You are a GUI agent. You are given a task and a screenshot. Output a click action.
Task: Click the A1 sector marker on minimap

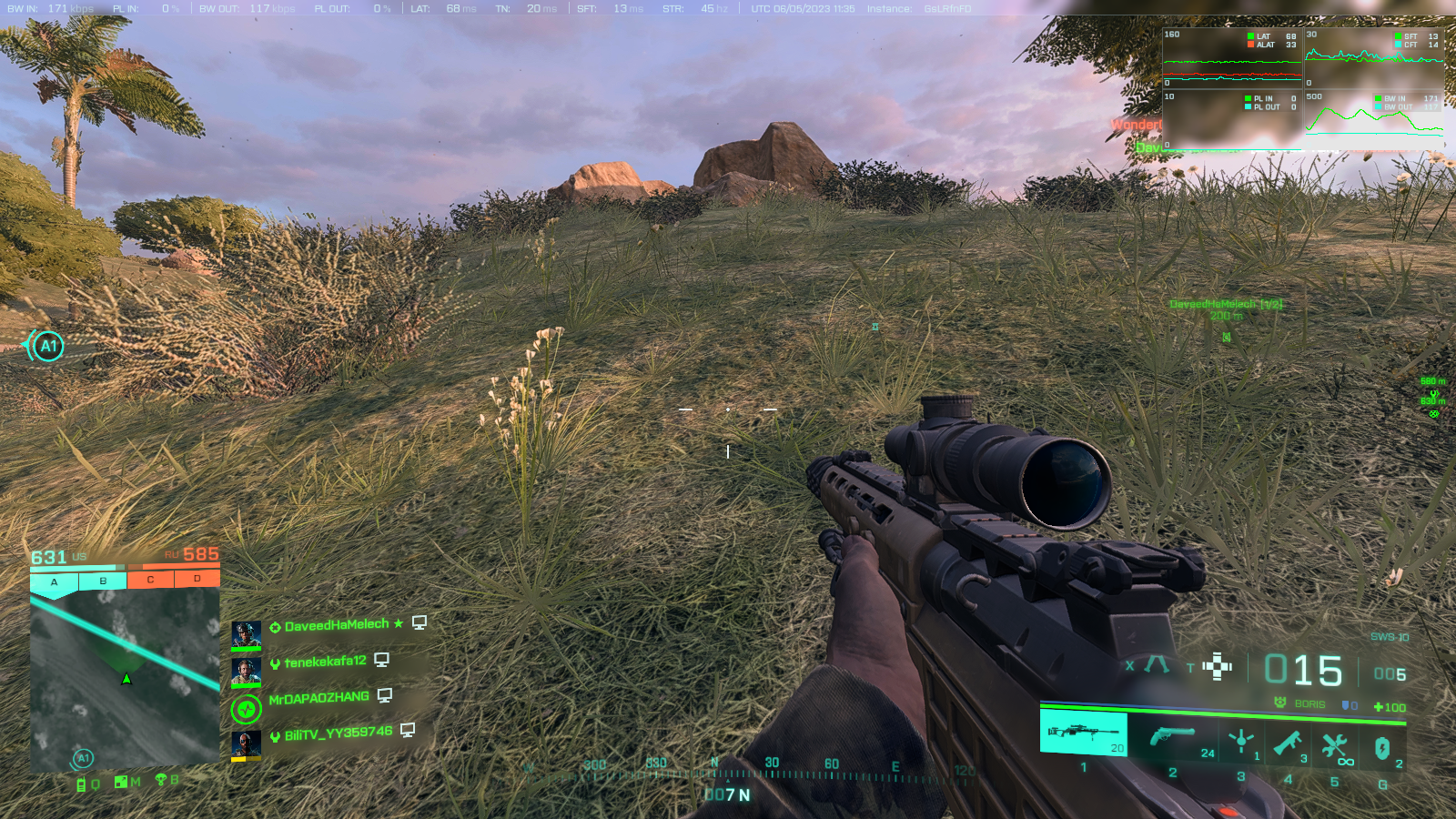pos(83,758)
